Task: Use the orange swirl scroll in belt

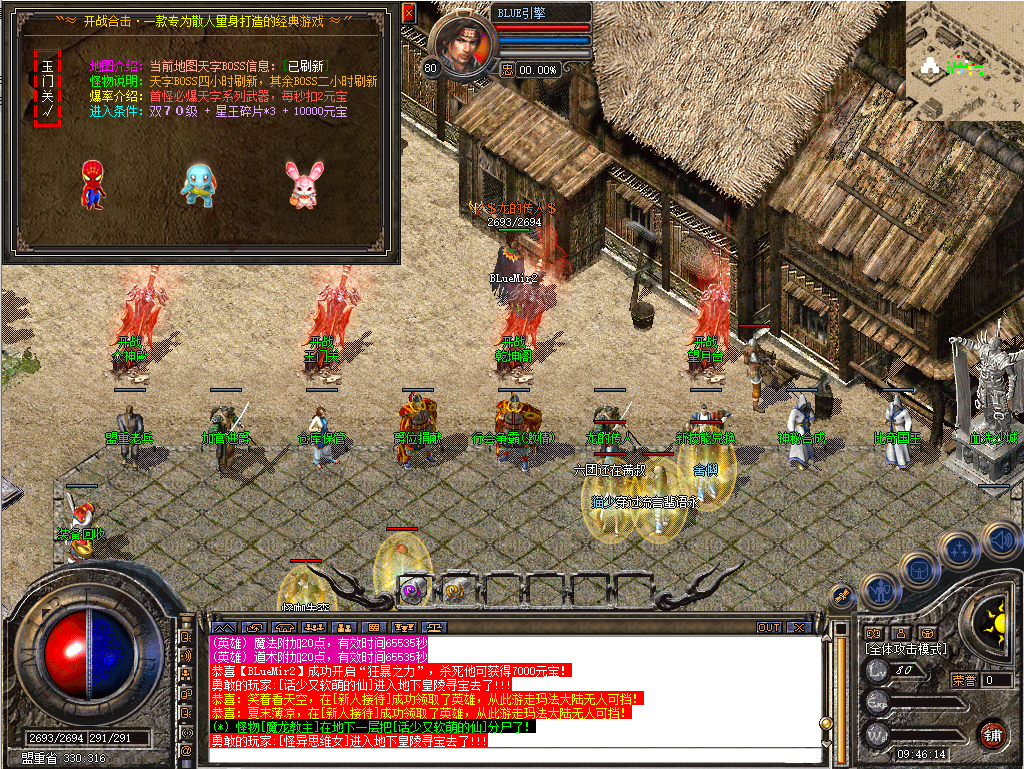Action: point(453,590)
